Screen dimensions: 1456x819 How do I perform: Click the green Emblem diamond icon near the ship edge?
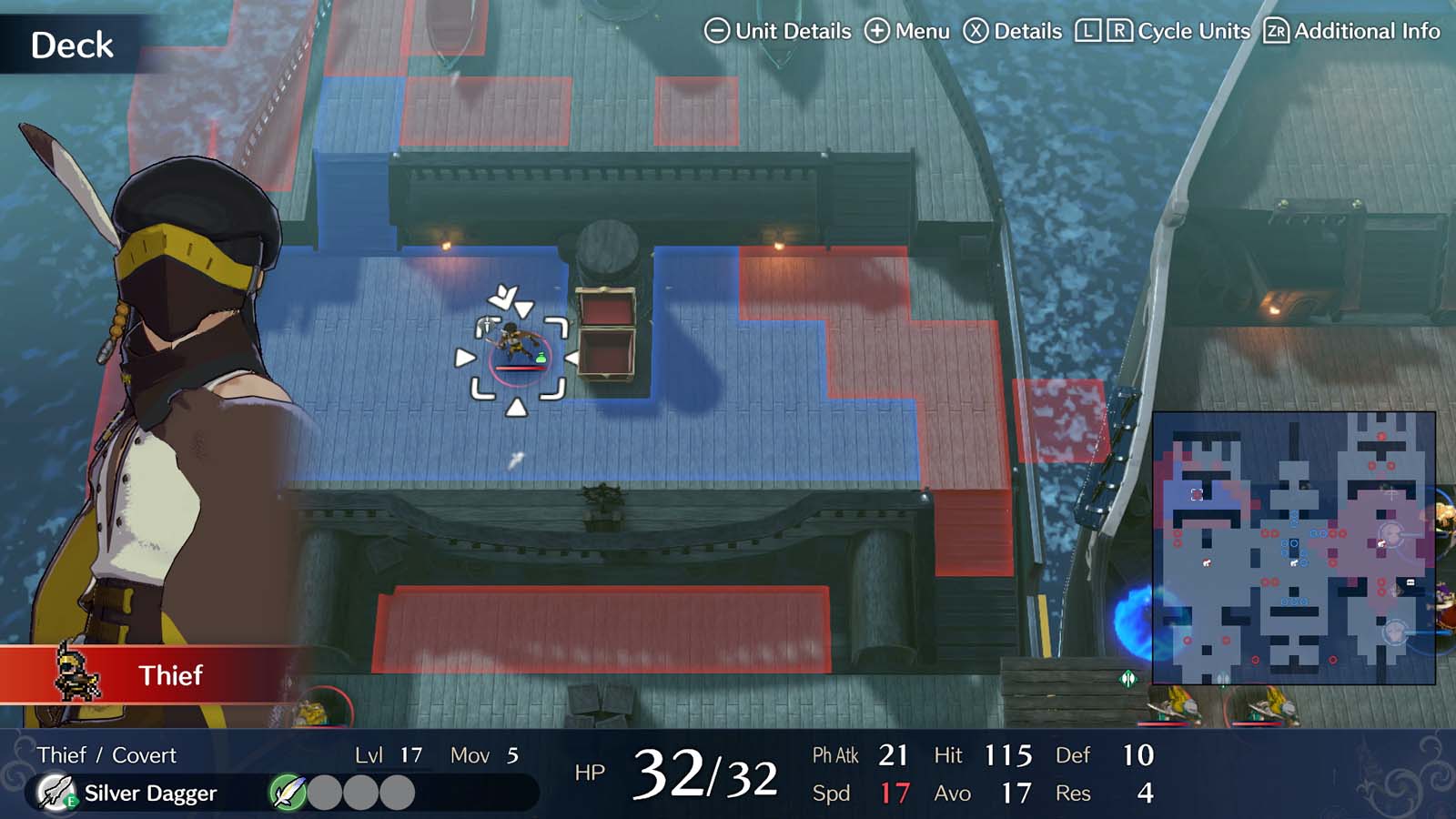(x=1127, y=678)
